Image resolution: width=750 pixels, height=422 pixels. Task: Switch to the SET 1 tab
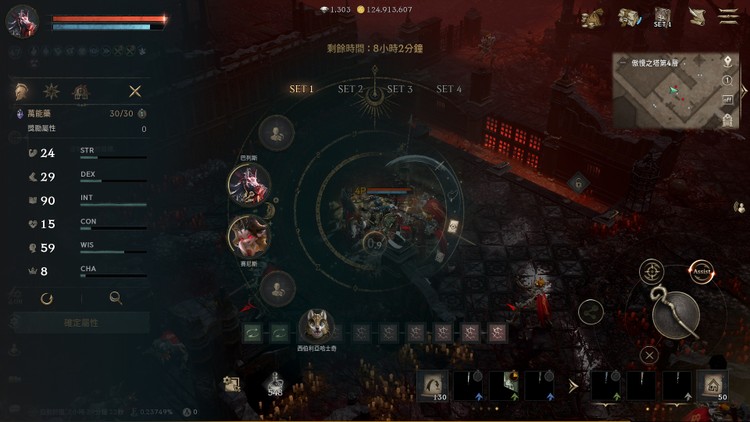click(x=302, y=89)
